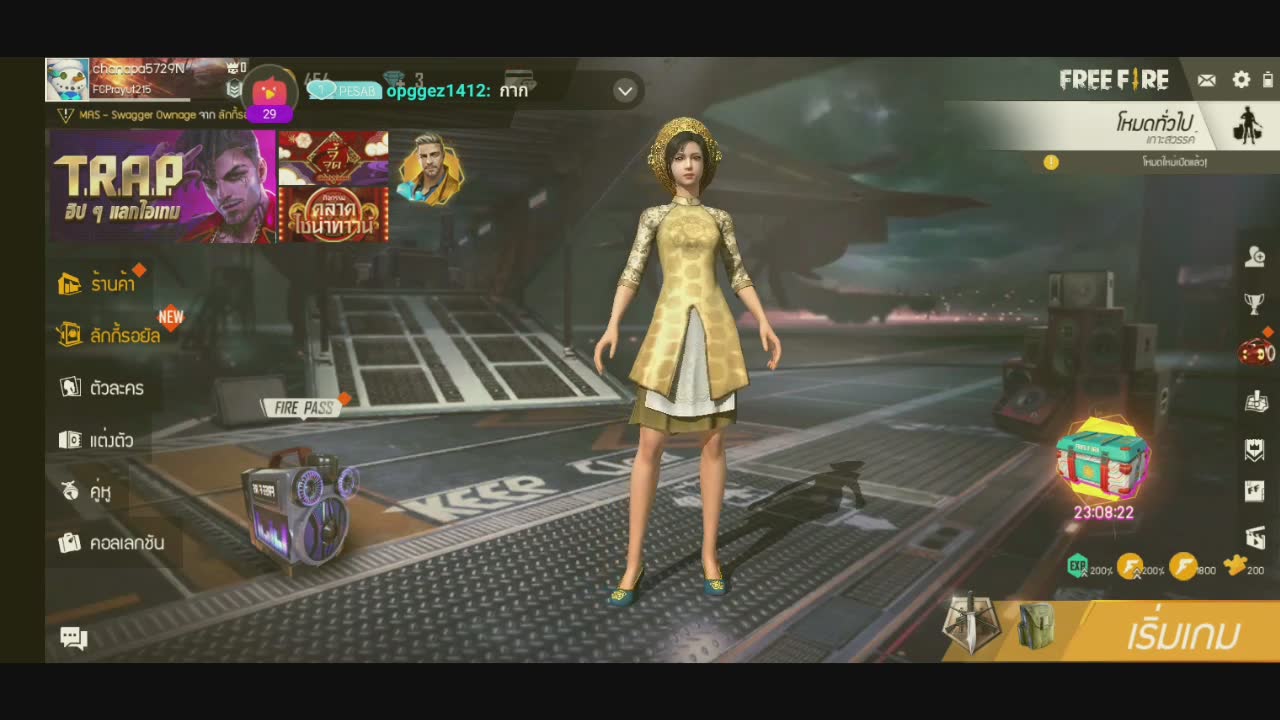Open the คู่หู pet menu

point(86,491)
